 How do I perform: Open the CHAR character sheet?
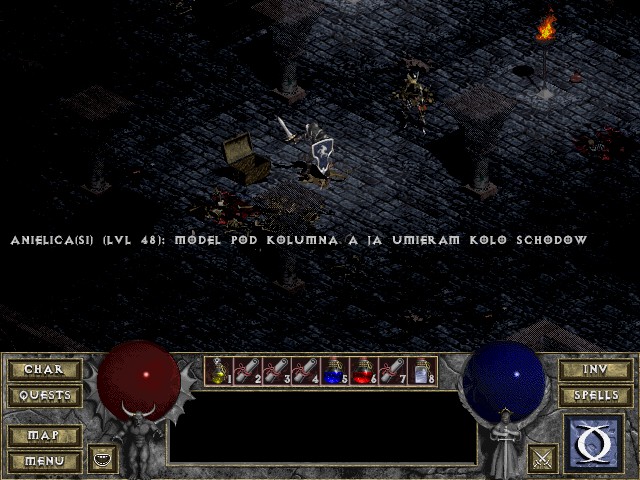[44, 370]
